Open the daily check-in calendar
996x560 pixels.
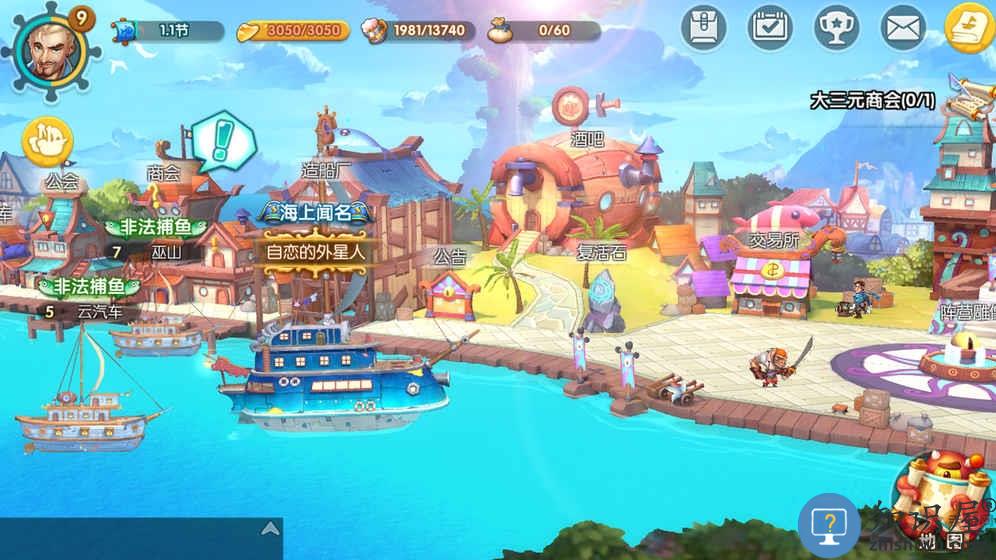(770, 27)
